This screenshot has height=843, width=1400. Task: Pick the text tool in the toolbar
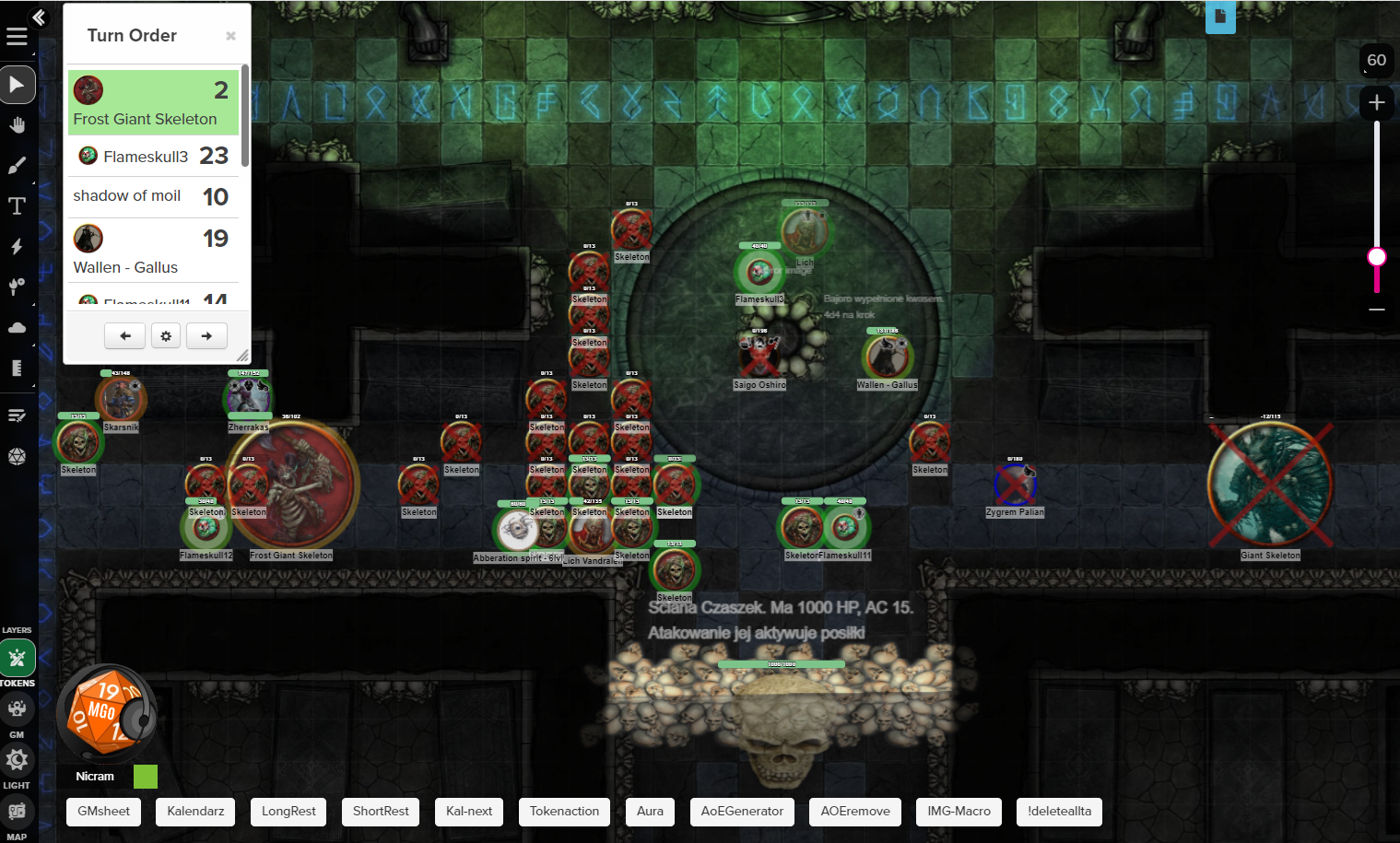point(18,206)
